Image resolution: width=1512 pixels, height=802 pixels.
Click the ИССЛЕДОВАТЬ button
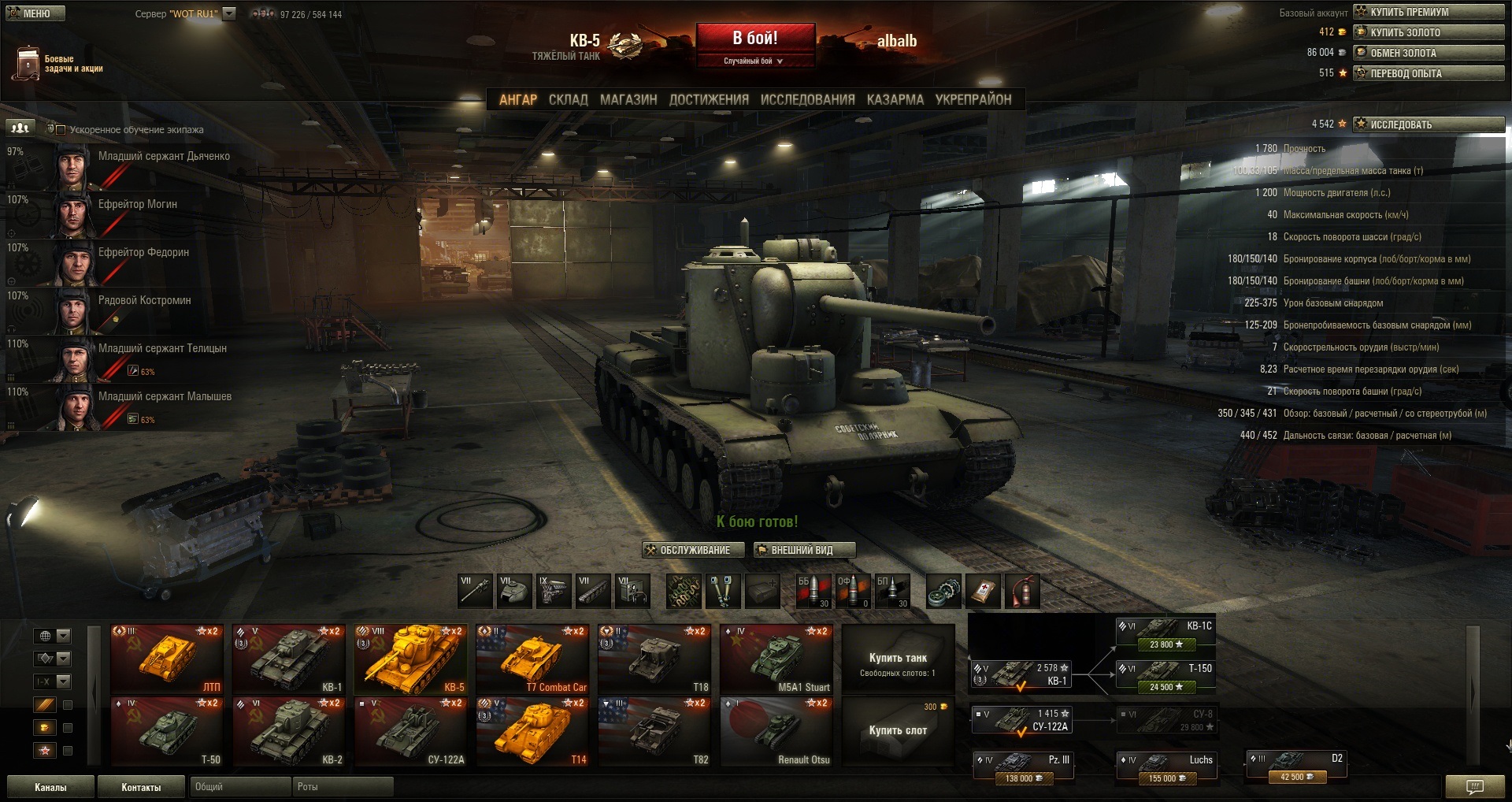pos(1429,124)
